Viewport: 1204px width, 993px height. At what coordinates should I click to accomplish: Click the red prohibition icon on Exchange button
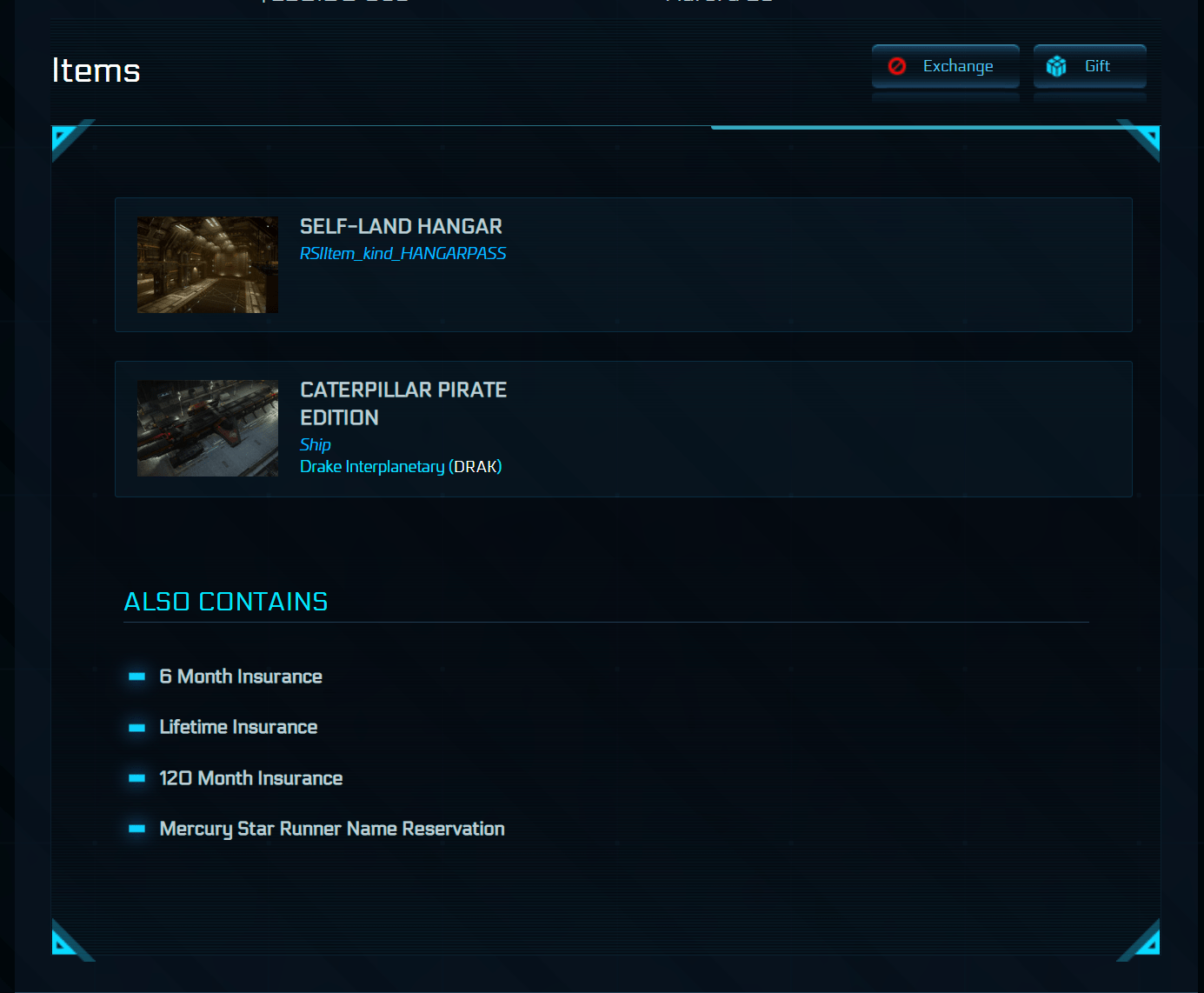pos(896,65)
